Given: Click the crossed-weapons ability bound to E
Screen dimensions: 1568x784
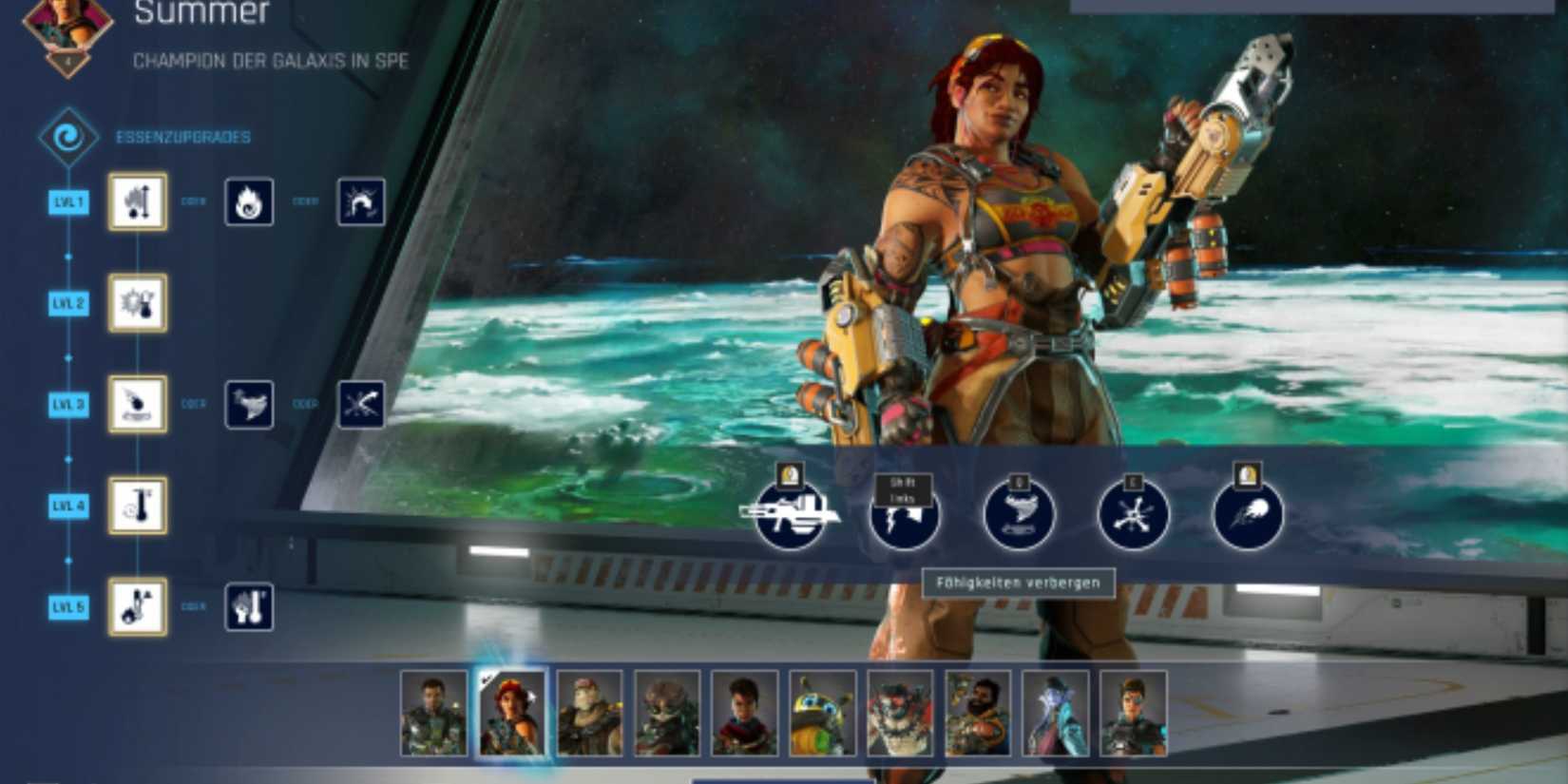Looking at the screenshot, I should coord(1131,515).
